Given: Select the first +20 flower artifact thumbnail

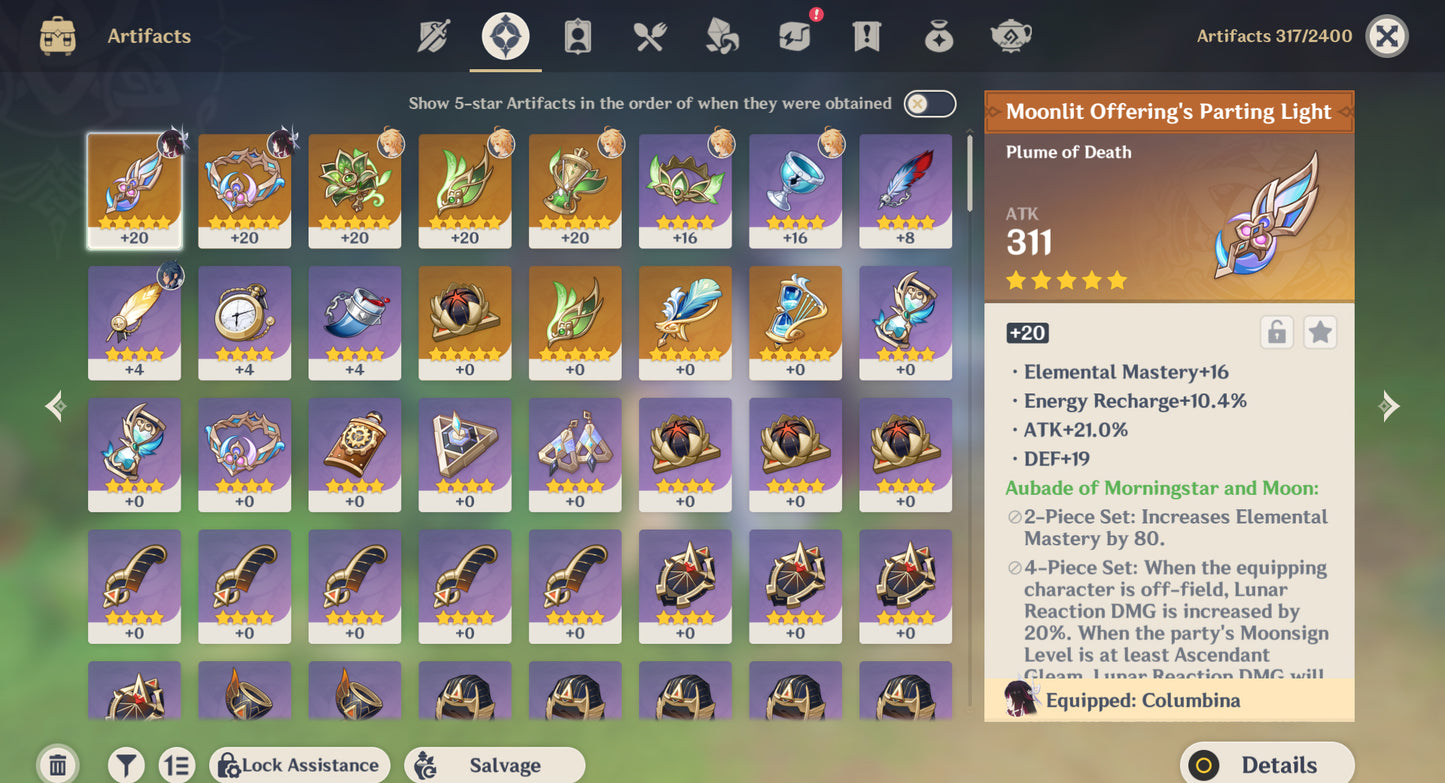Looking at the screenshot, I should (134, 188).
